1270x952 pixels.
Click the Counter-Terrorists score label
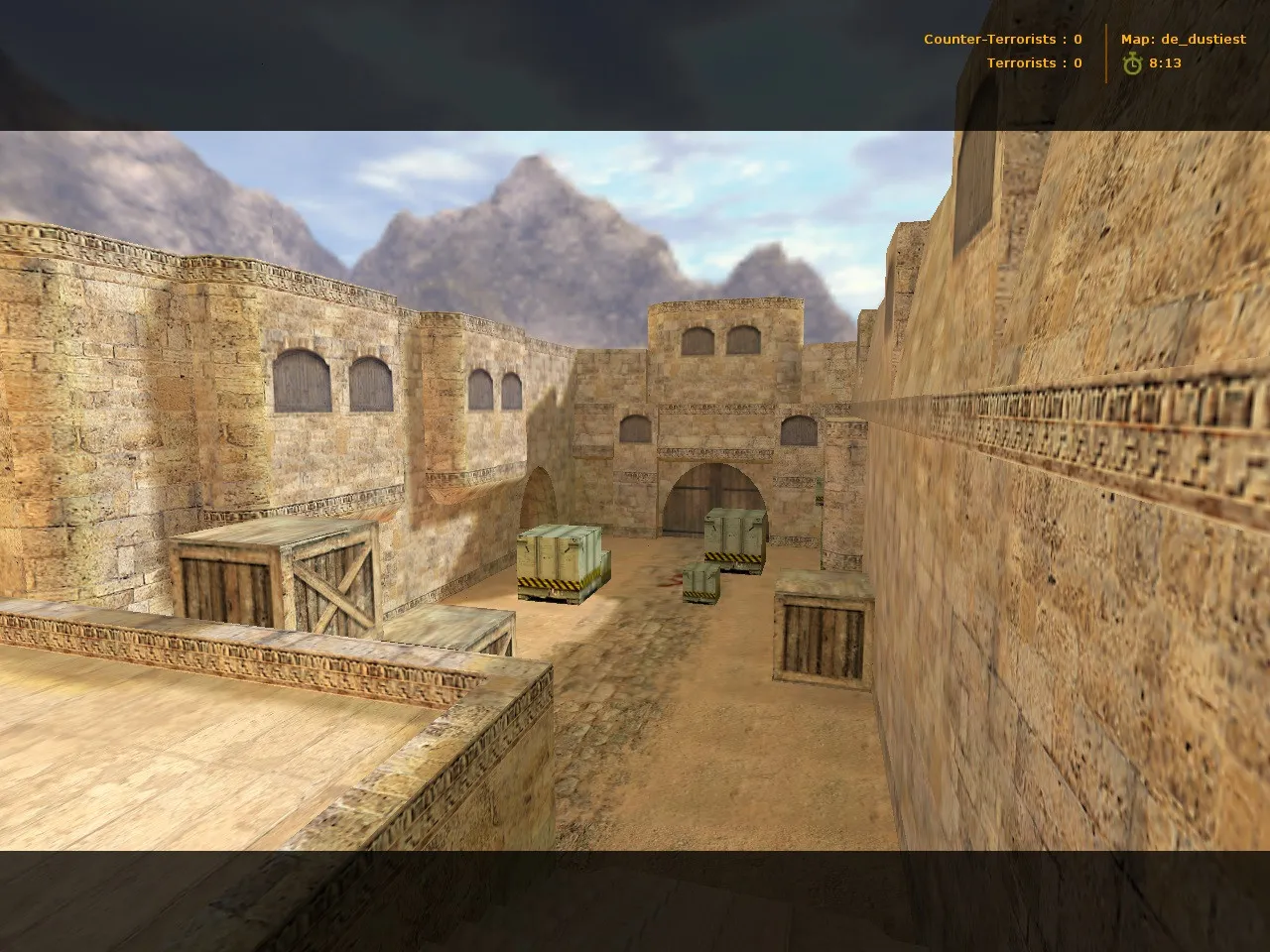point(989,39)
